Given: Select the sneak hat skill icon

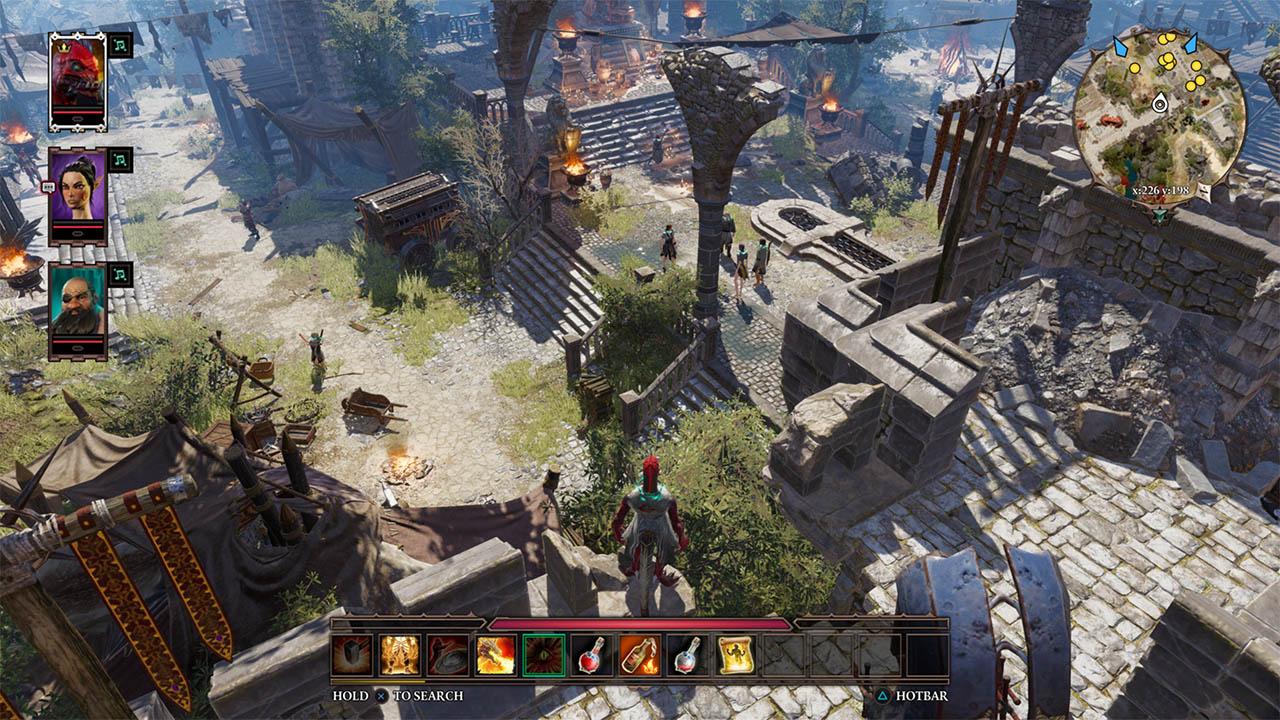Looking at the screenshot, I should point(448,655).
